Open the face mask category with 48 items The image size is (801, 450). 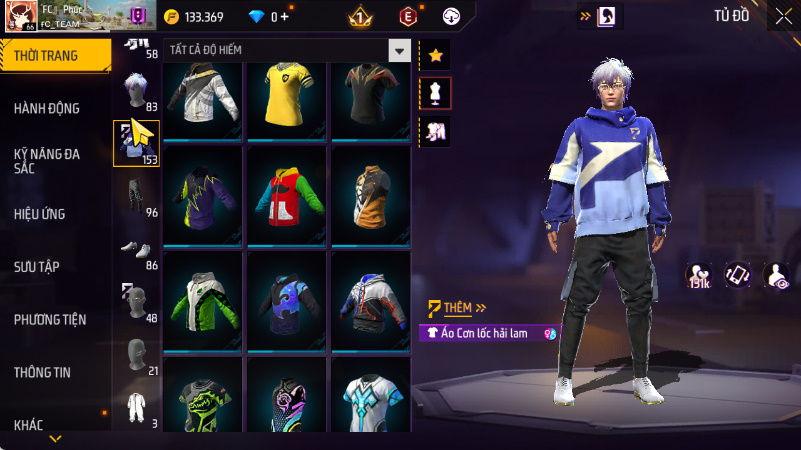coord(136,303)
